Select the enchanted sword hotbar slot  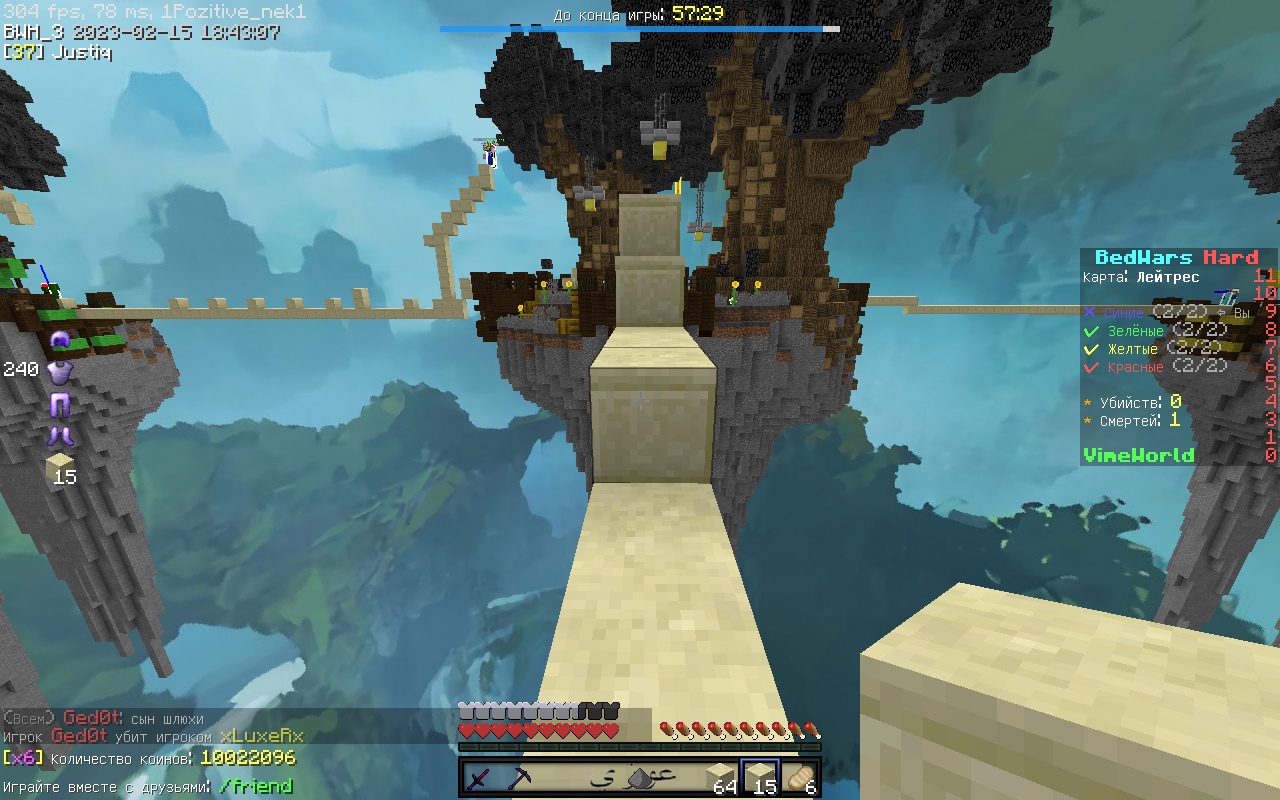click(481, 778)
